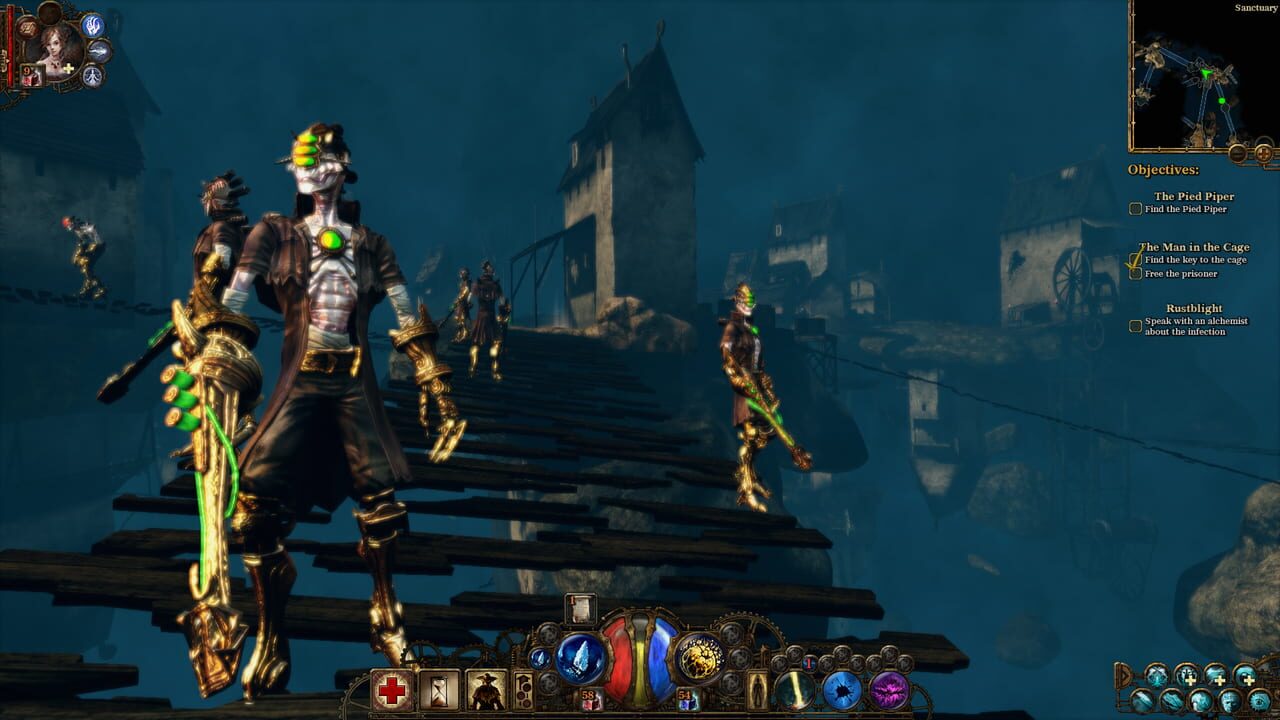Click Katarina's portrait in the top-left
The image size is (1280, 720).
[57, 50]
